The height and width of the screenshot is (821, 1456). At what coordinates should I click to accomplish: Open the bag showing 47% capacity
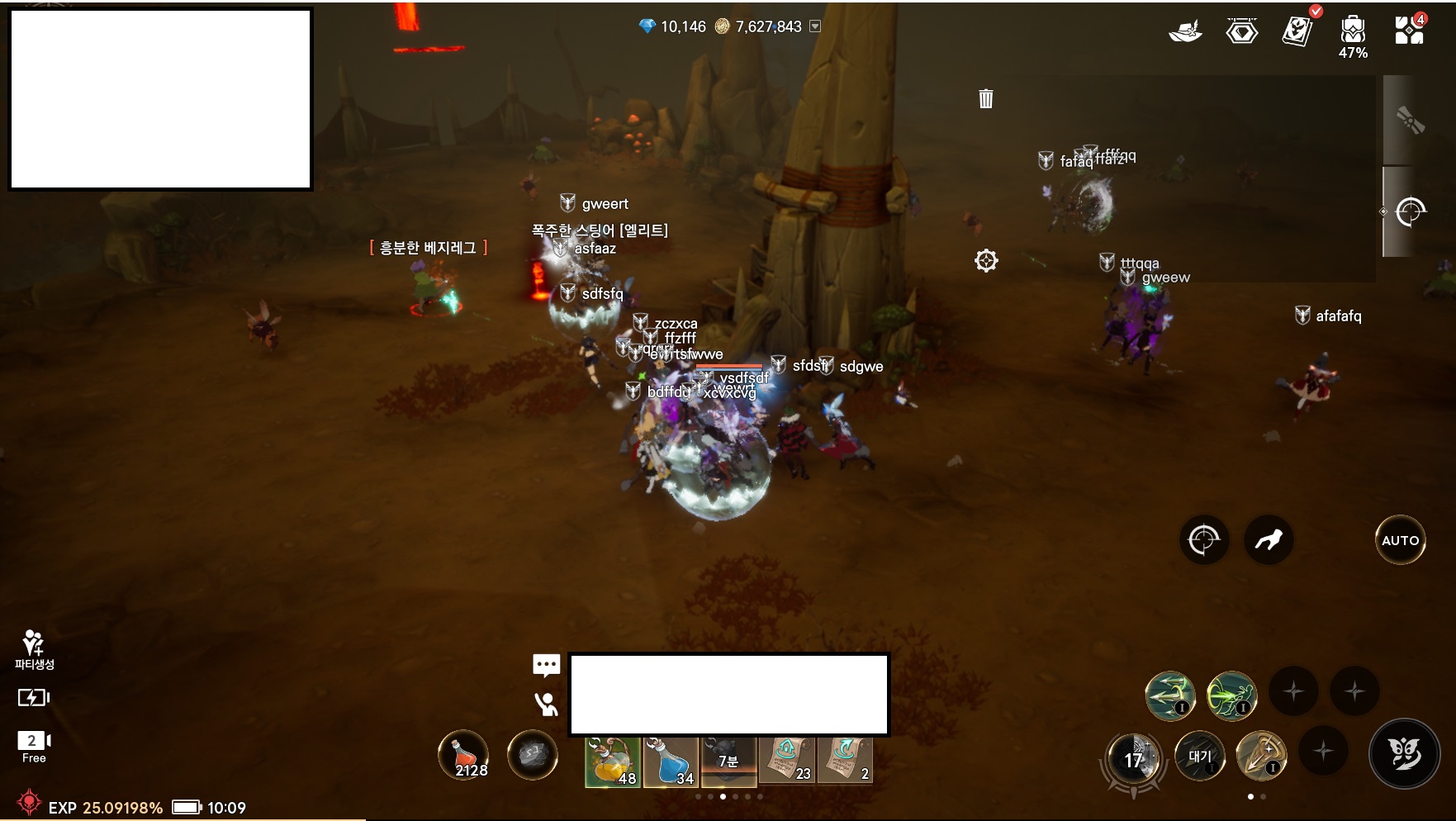click(1353, 33)
